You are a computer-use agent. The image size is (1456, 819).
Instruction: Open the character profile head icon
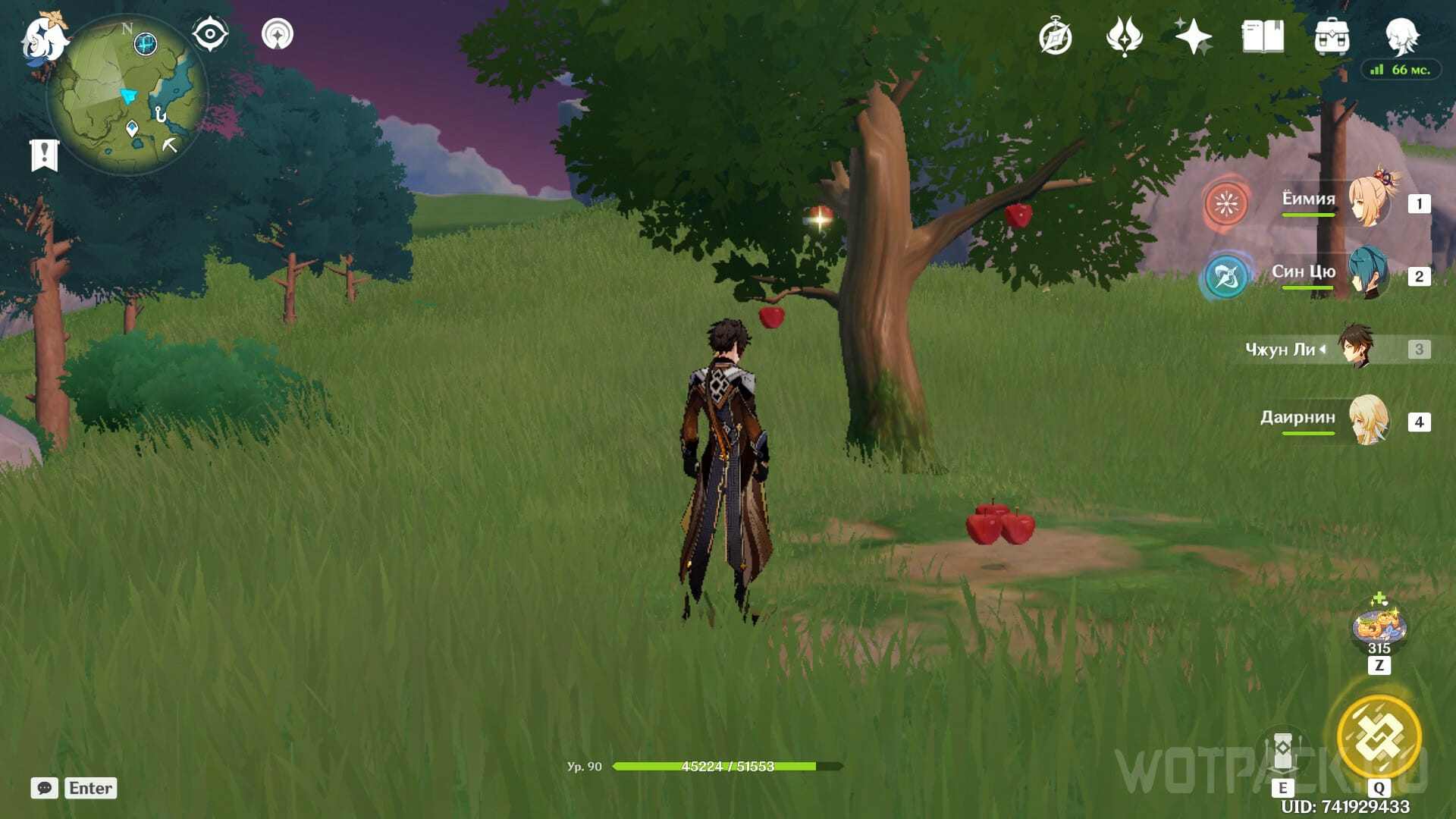tap(1401, 36)
